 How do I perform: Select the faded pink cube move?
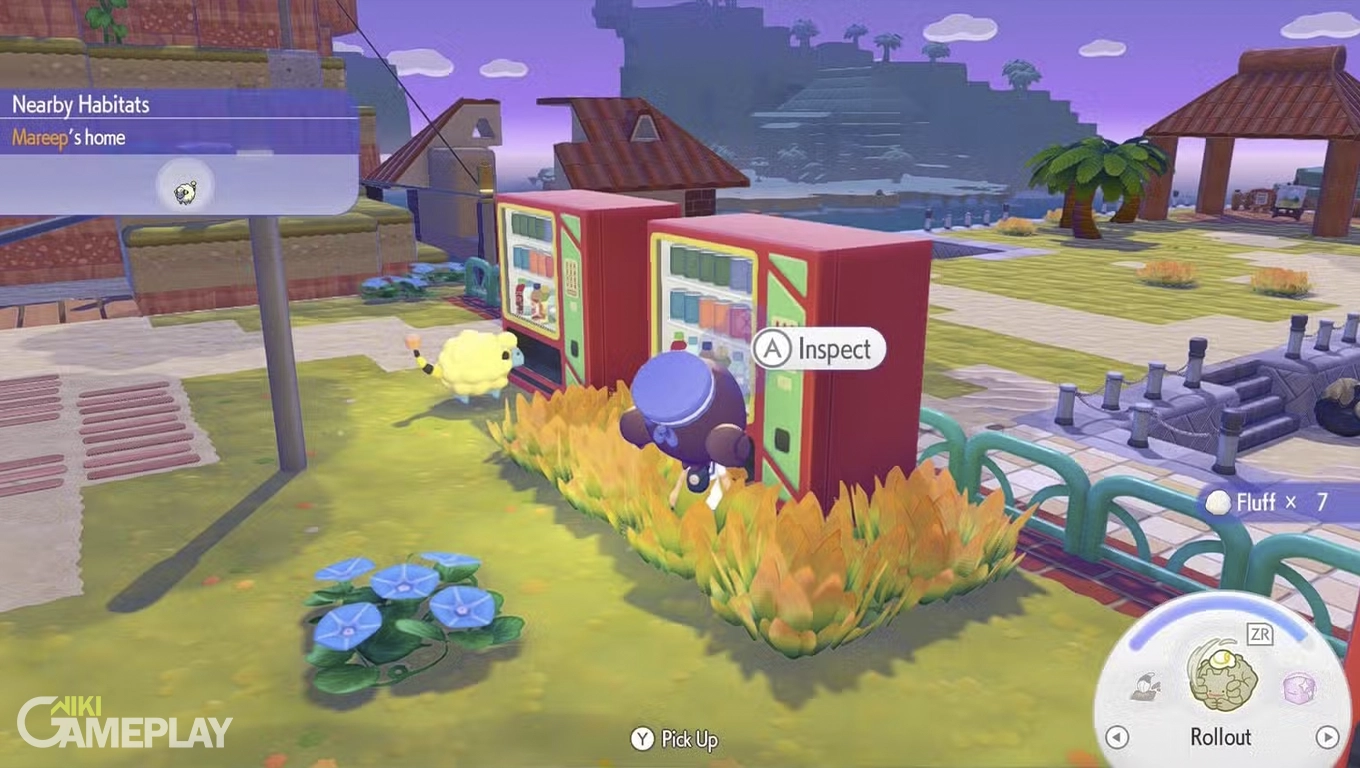point(1298,687)
